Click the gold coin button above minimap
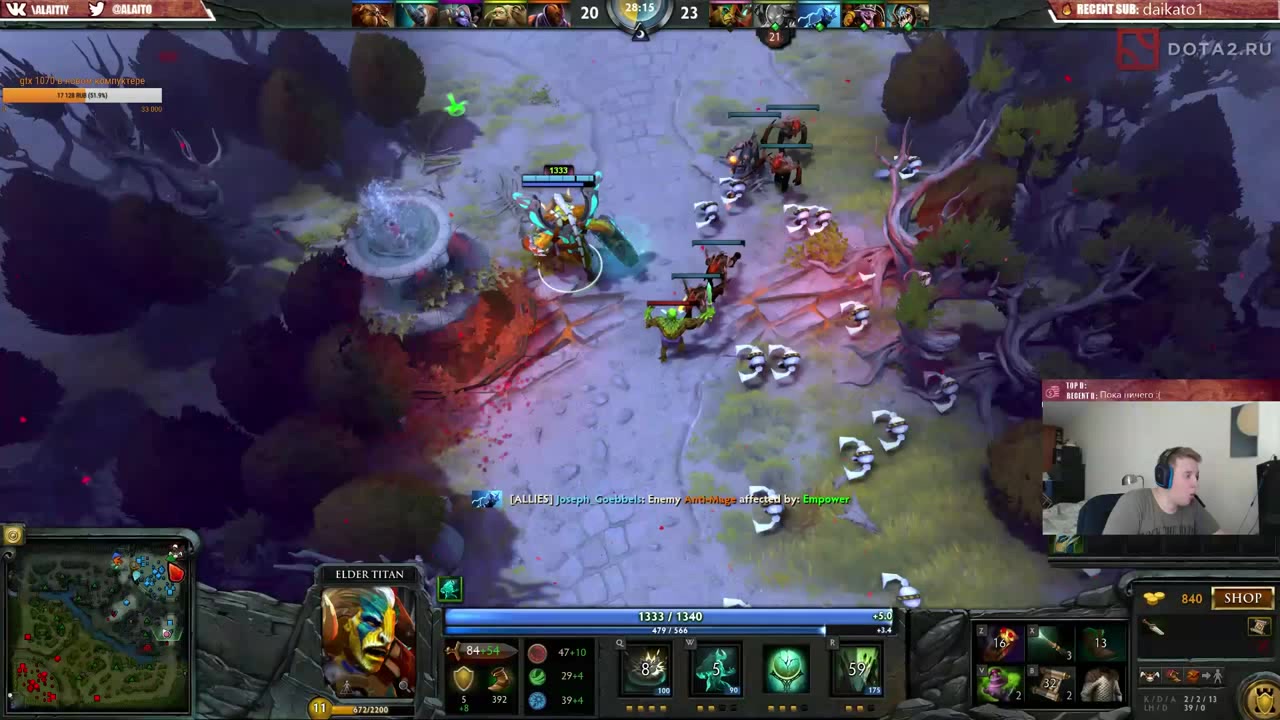The image size is (1280, 720). tap(13, 535)
